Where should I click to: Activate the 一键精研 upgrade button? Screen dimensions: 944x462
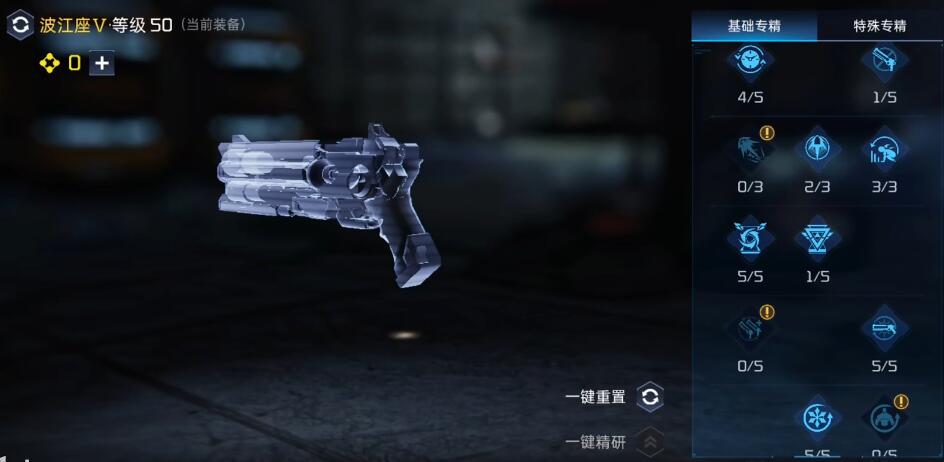tap(650, 441)
